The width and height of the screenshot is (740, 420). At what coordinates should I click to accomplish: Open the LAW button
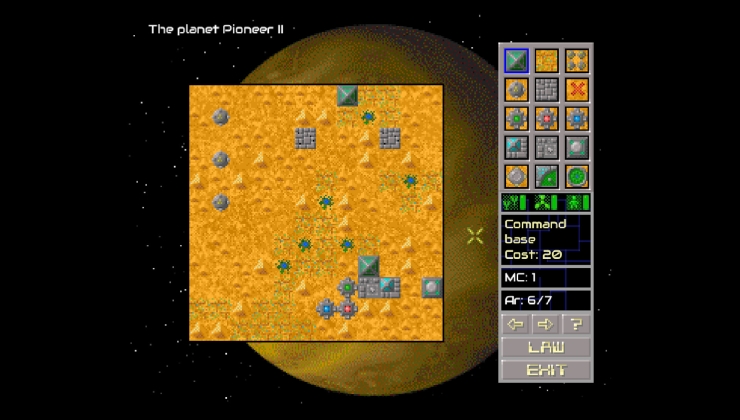coord(546,348)
